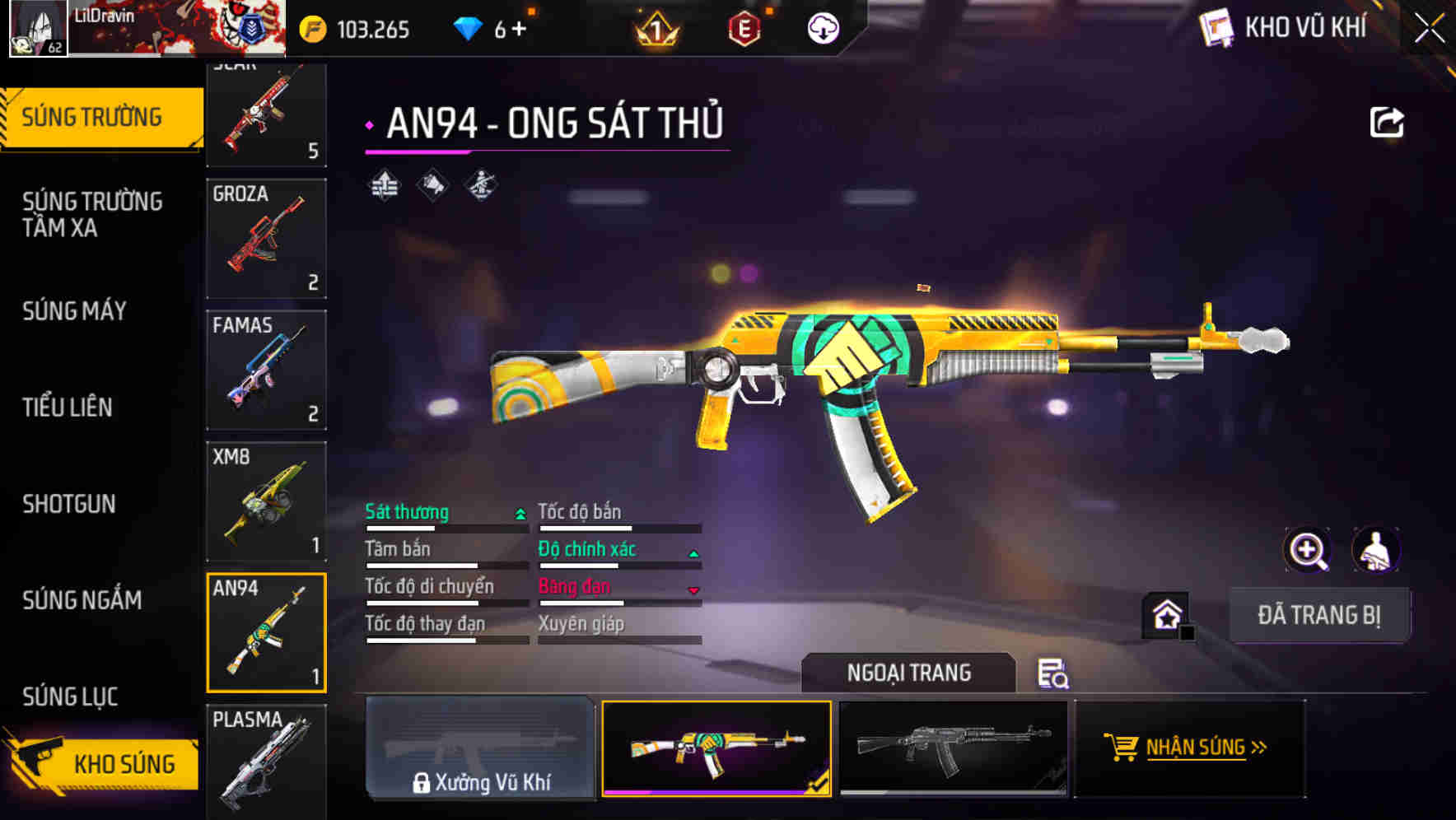Switch to Súng Trường Tầm Xa category
Image resolution: width=1456 pixels, height=820 pixels.
coord(92,214)
